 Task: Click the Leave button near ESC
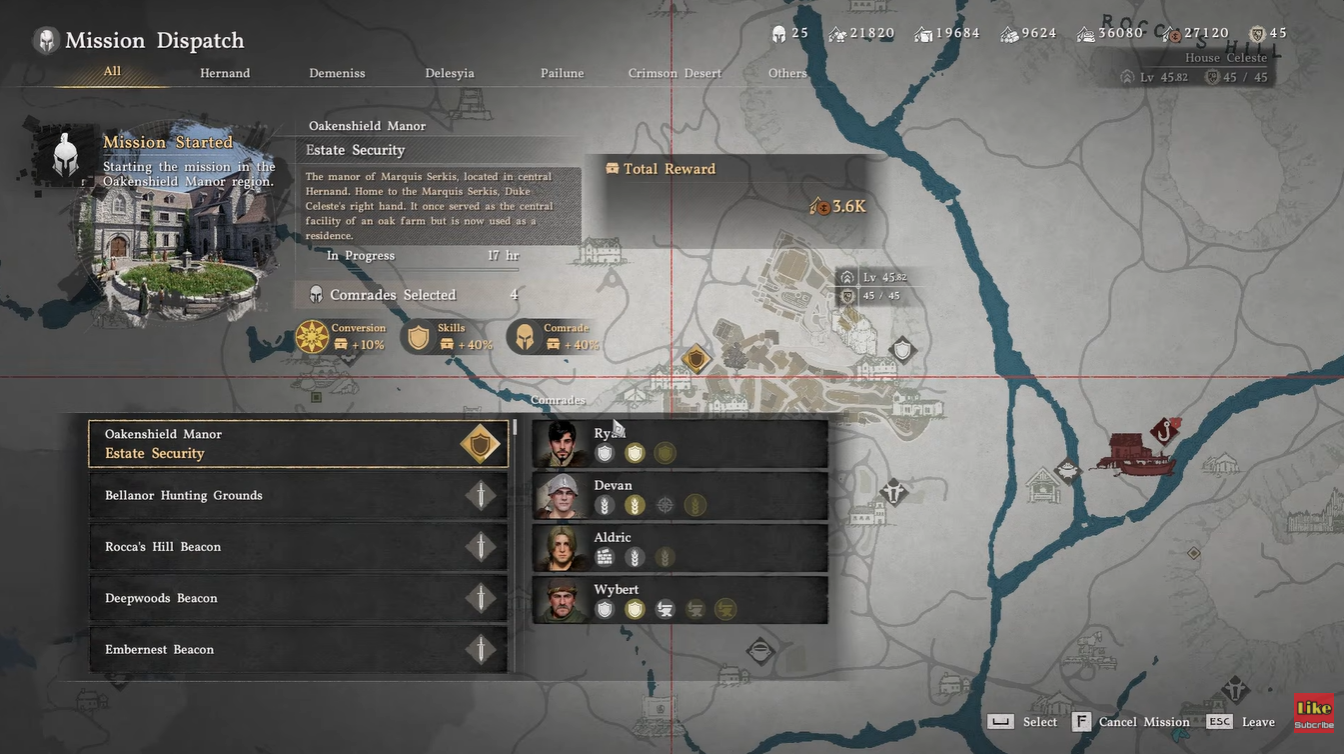1257,721
